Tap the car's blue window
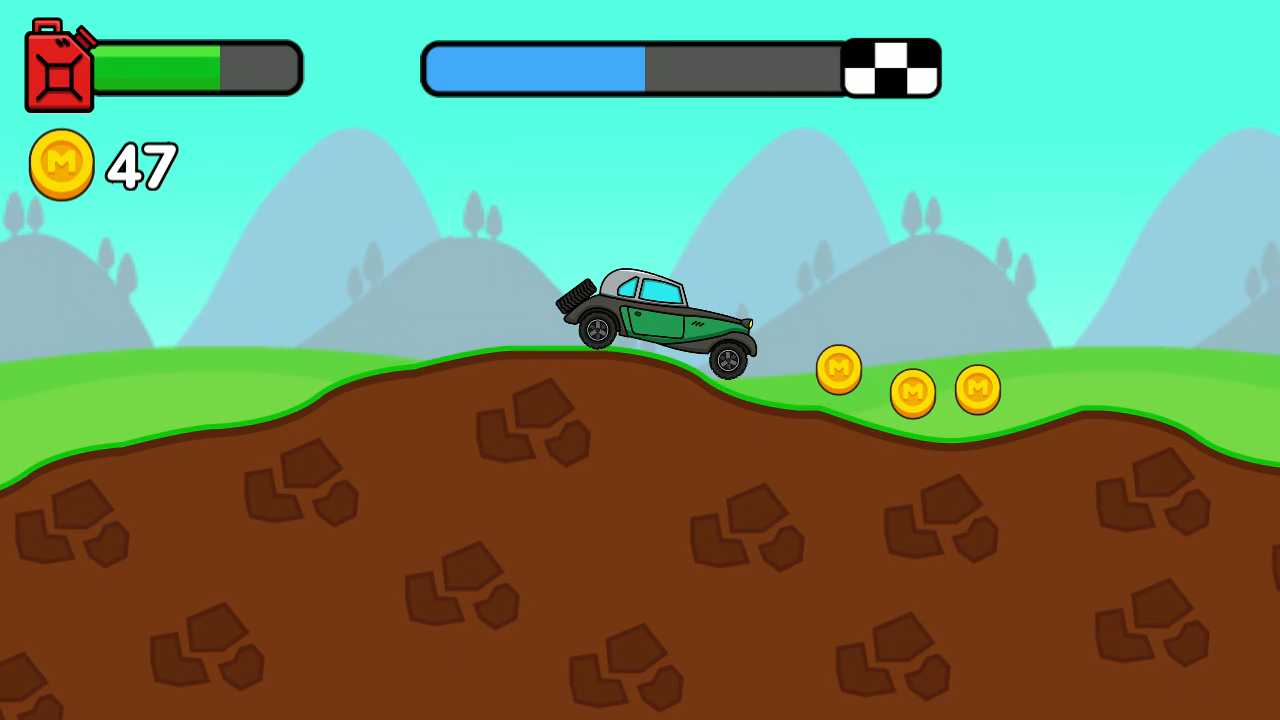The image size is (1280, 720). 662,291
